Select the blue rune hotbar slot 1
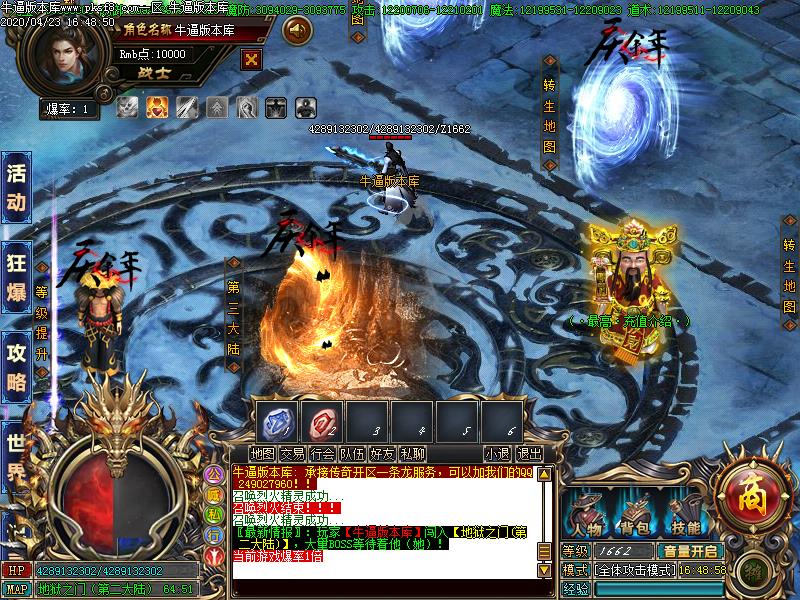This screenshot has height=600, width=800. (x=276, y=422)
